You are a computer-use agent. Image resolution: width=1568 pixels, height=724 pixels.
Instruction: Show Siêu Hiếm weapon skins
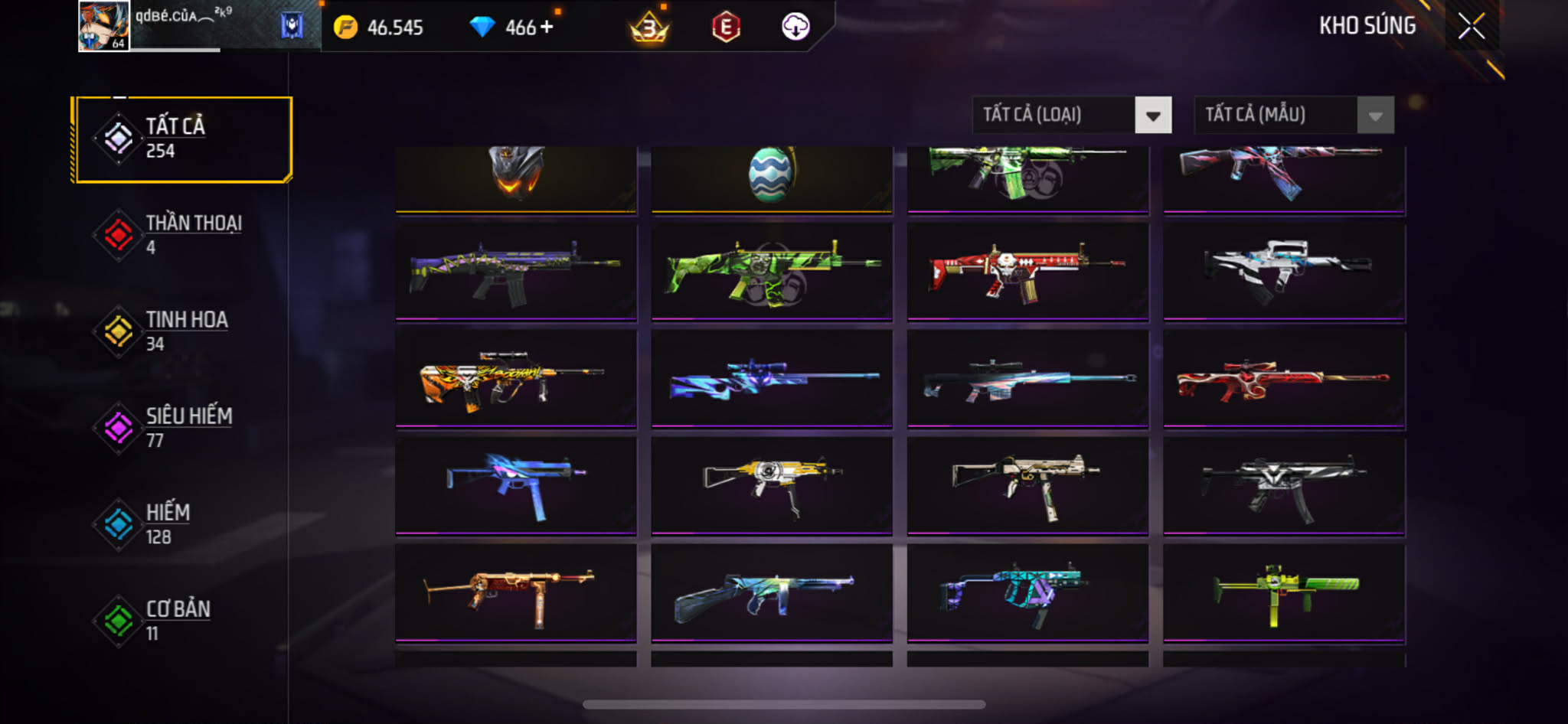[x=182, y=427]
